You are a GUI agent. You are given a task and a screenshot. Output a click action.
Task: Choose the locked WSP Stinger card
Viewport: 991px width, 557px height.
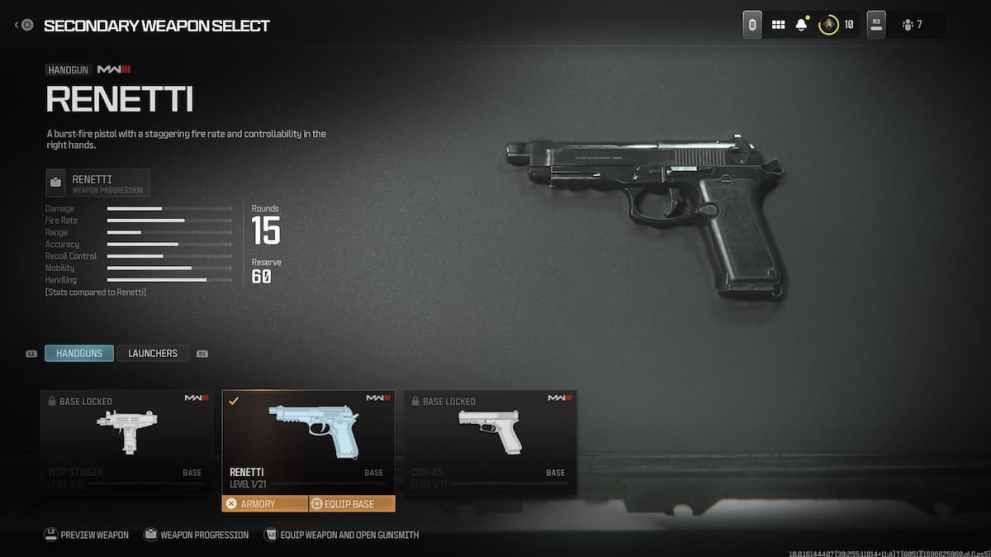click(x=127, y=440)
